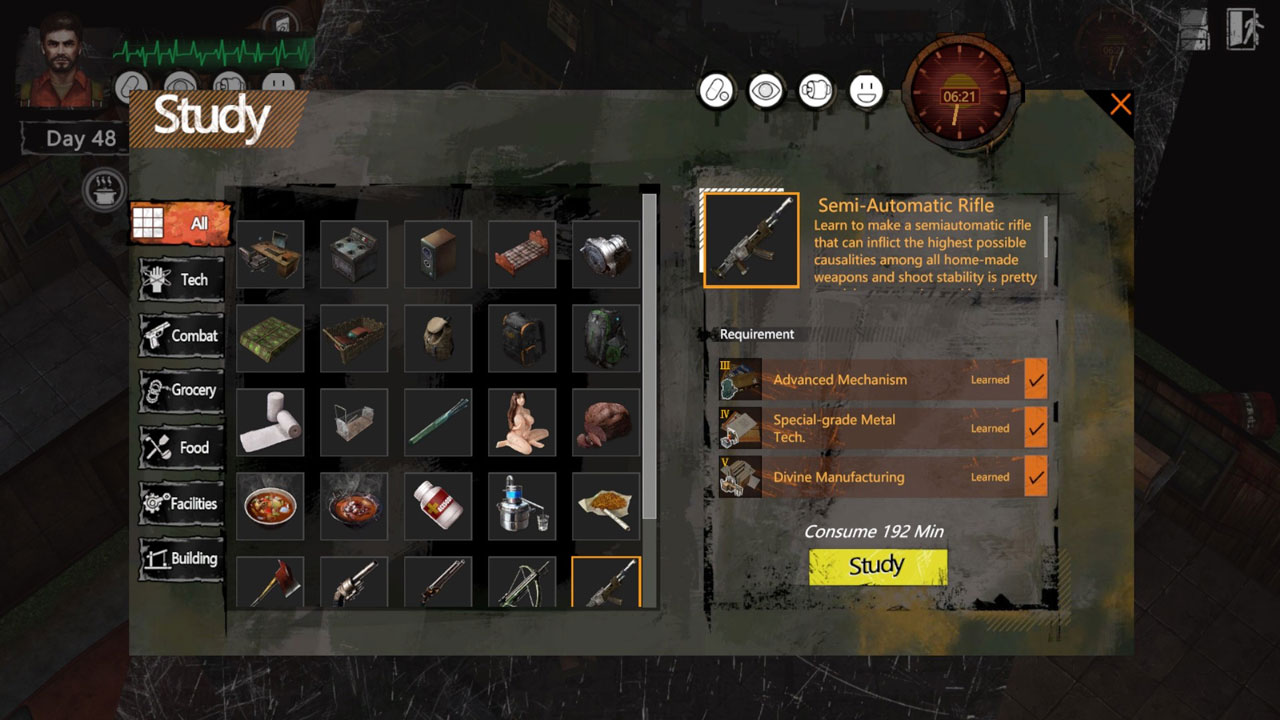This screenshot has height=720, width=1280.
Task: Select the red soup bowl recipe
Action: 270,507
